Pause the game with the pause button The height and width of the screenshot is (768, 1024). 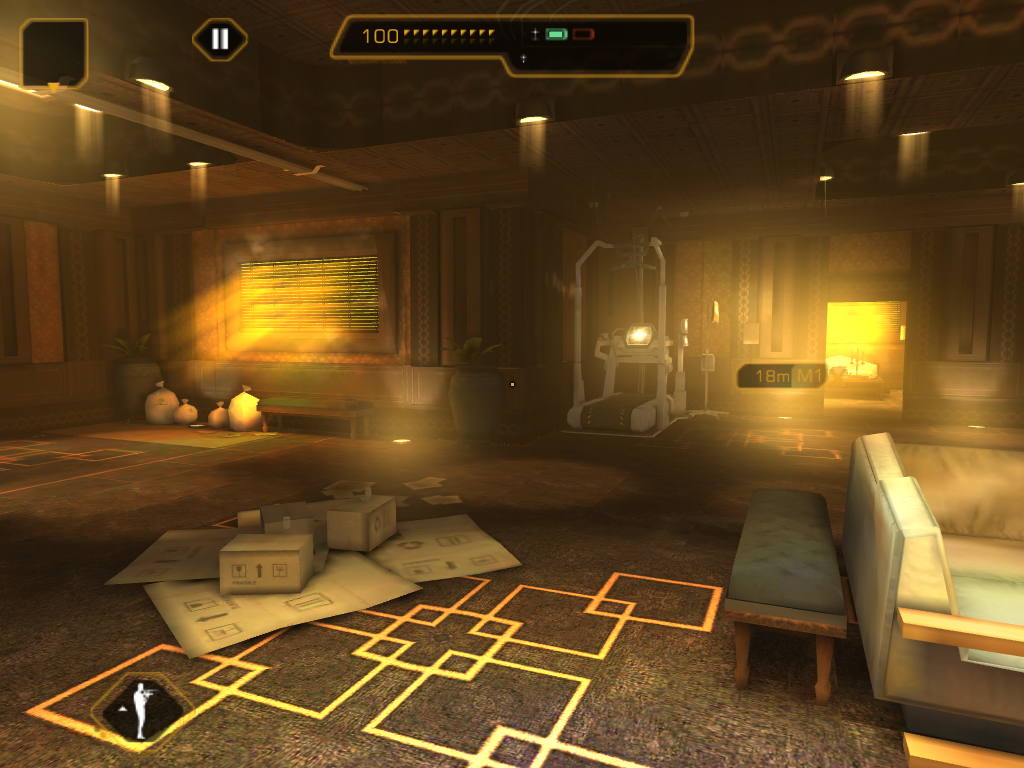point(220,40)
